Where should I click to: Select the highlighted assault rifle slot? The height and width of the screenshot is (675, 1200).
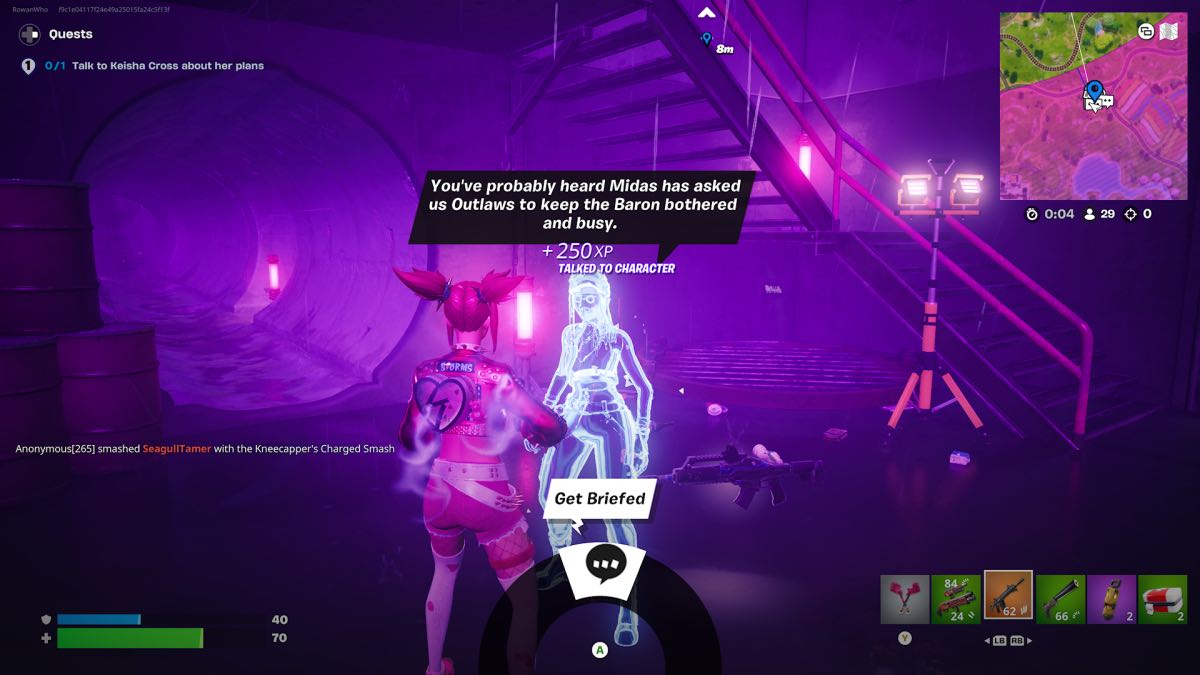pyautogui.click(x=1008, y=597)
